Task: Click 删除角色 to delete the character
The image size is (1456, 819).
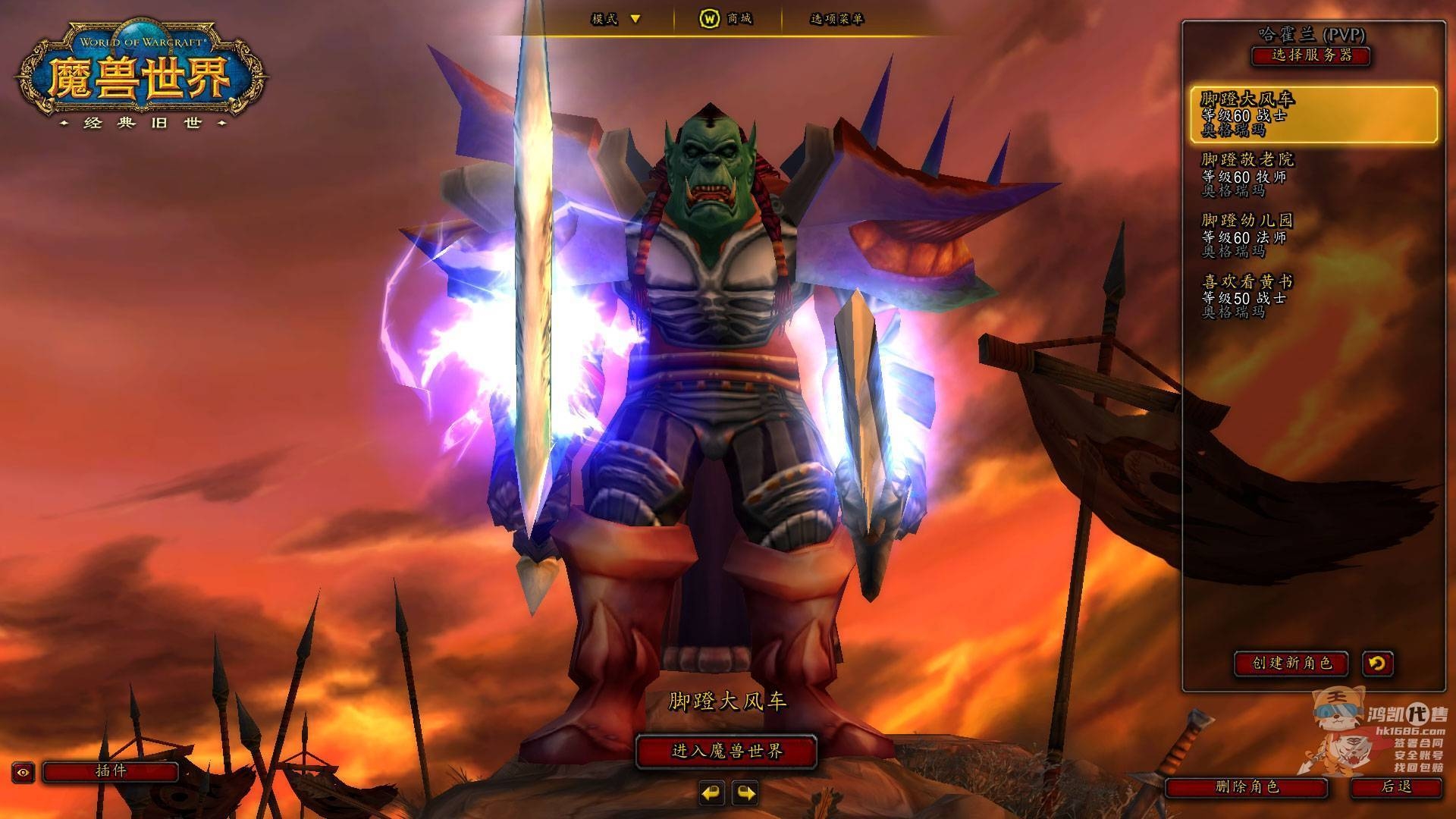Action: point(1247,787)
